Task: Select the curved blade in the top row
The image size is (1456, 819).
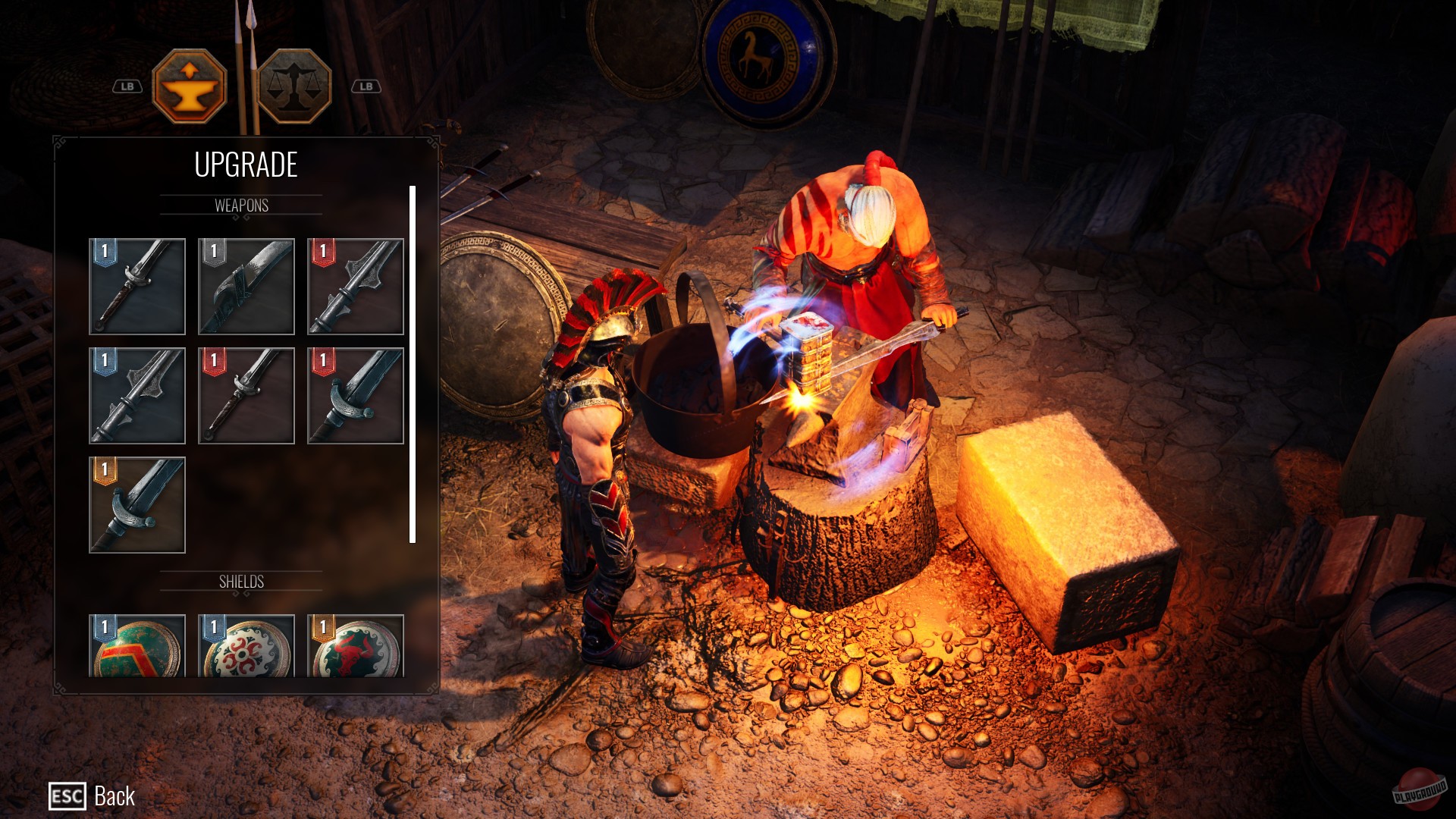Action: [246, 286]
